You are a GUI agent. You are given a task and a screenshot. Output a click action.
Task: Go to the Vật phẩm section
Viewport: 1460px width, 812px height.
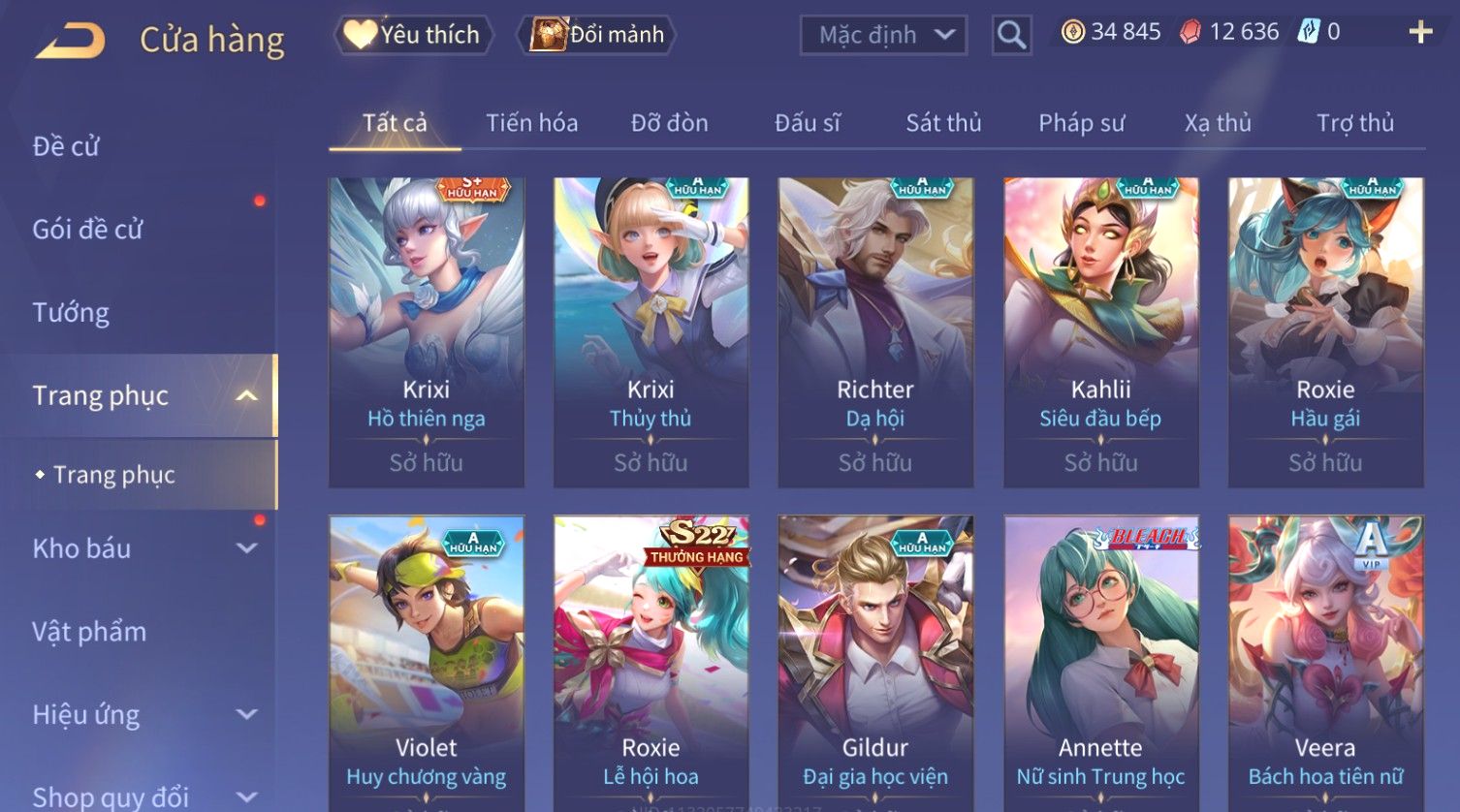click(89, 632)
